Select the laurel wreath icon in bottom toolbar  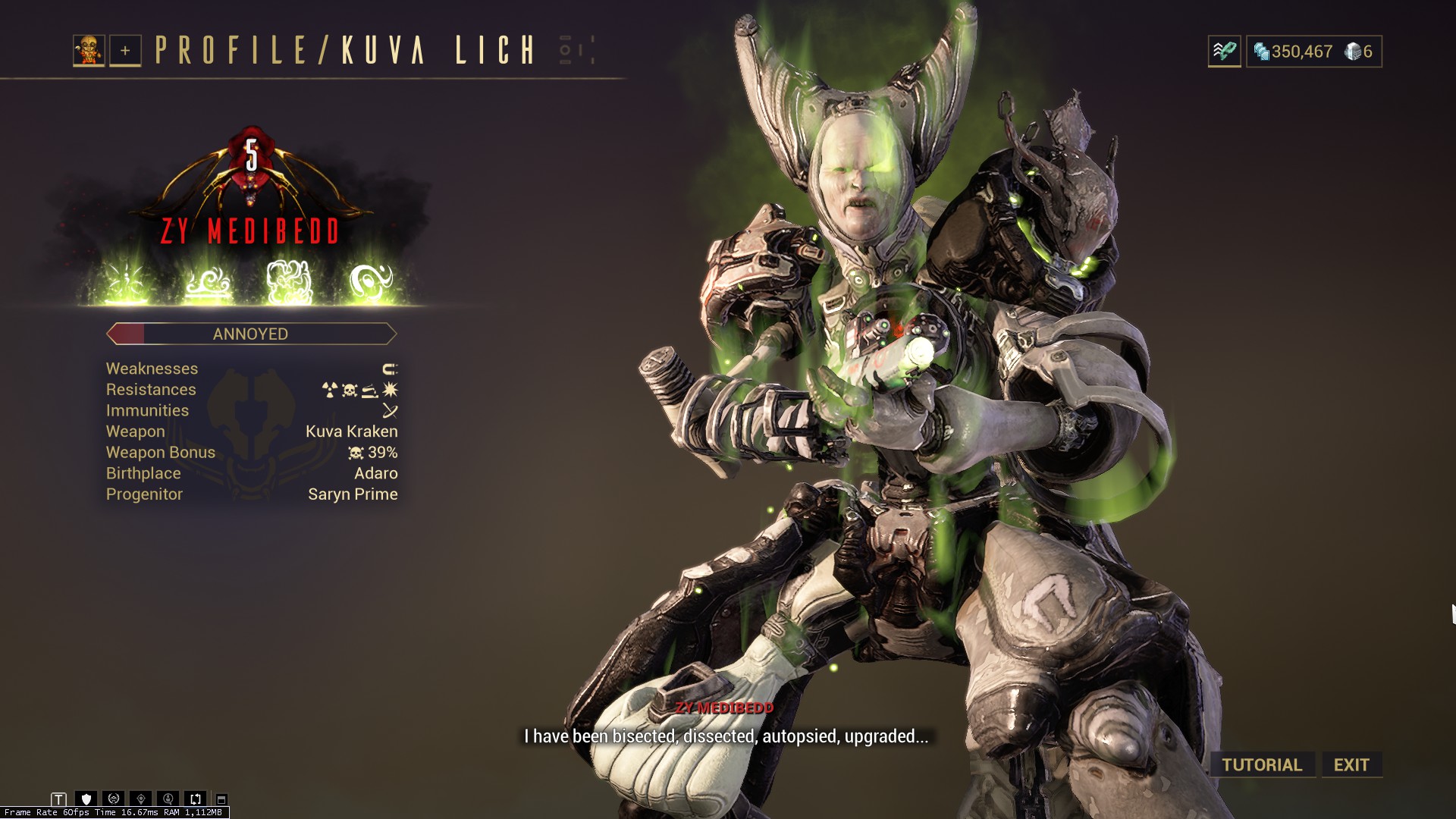114,799
